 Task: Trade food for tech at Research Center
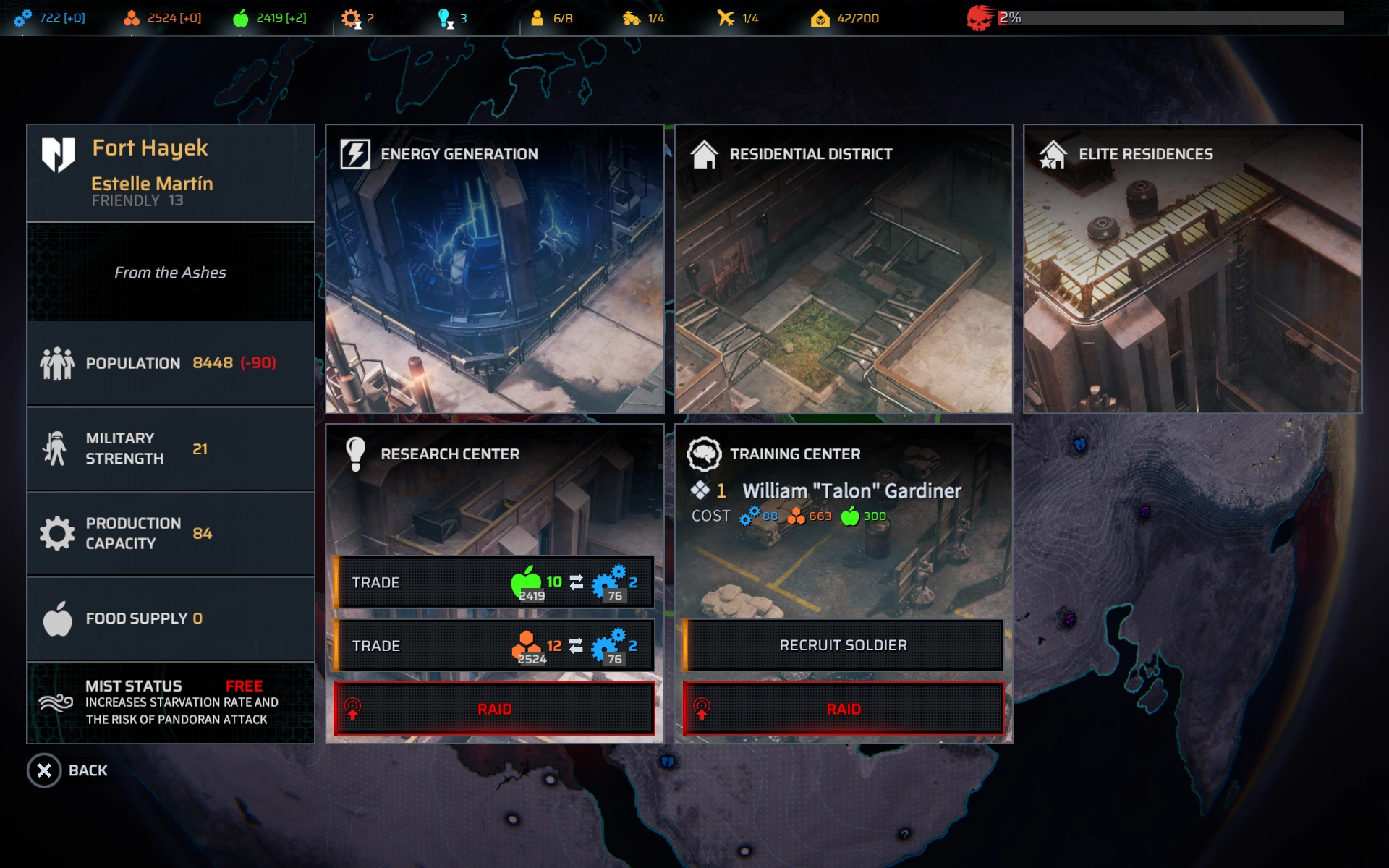coord(495,582)
